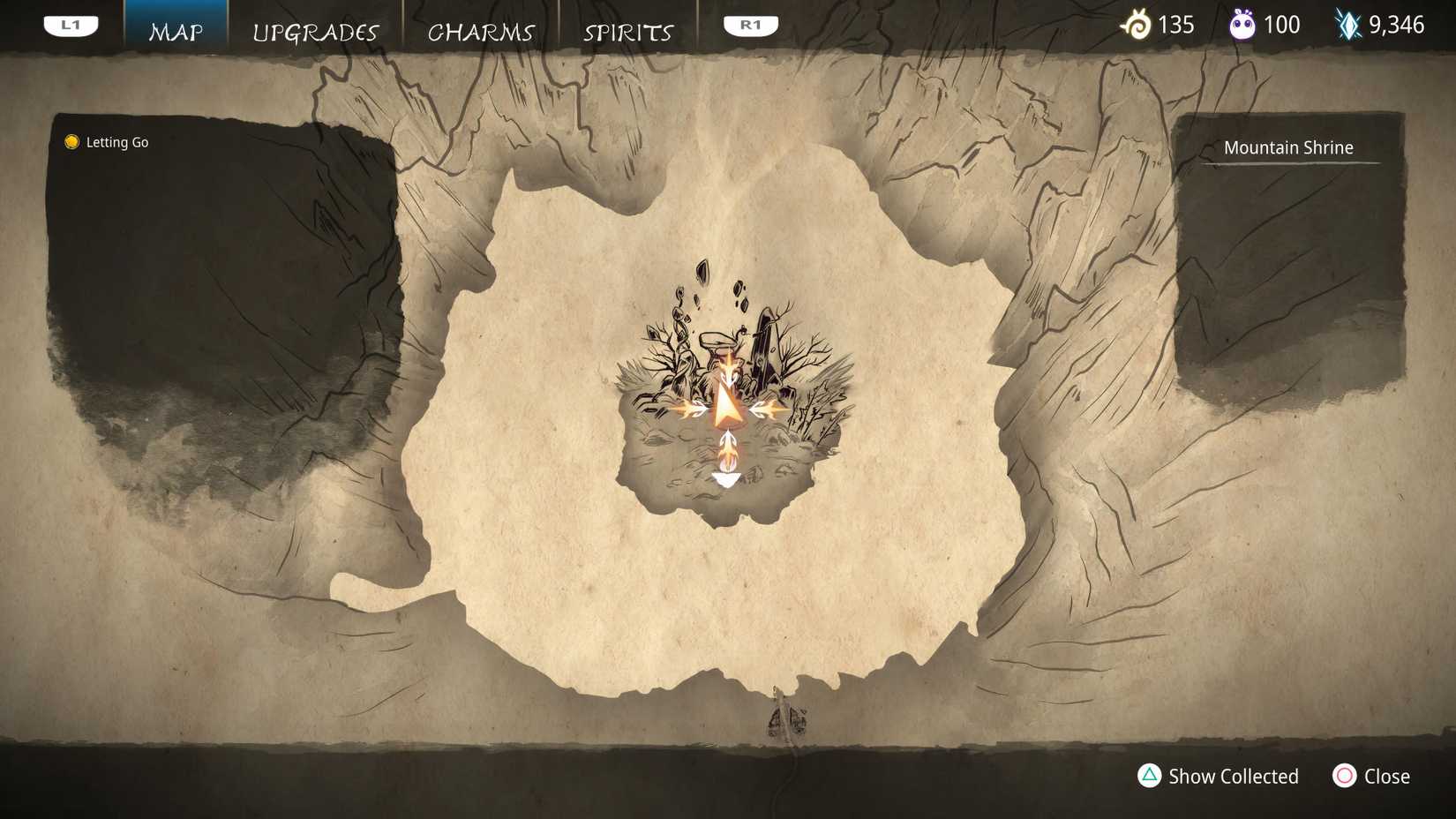Click the downward white arrow below marker
This screenshot has height=819, width=1456.
pos(726,478)
